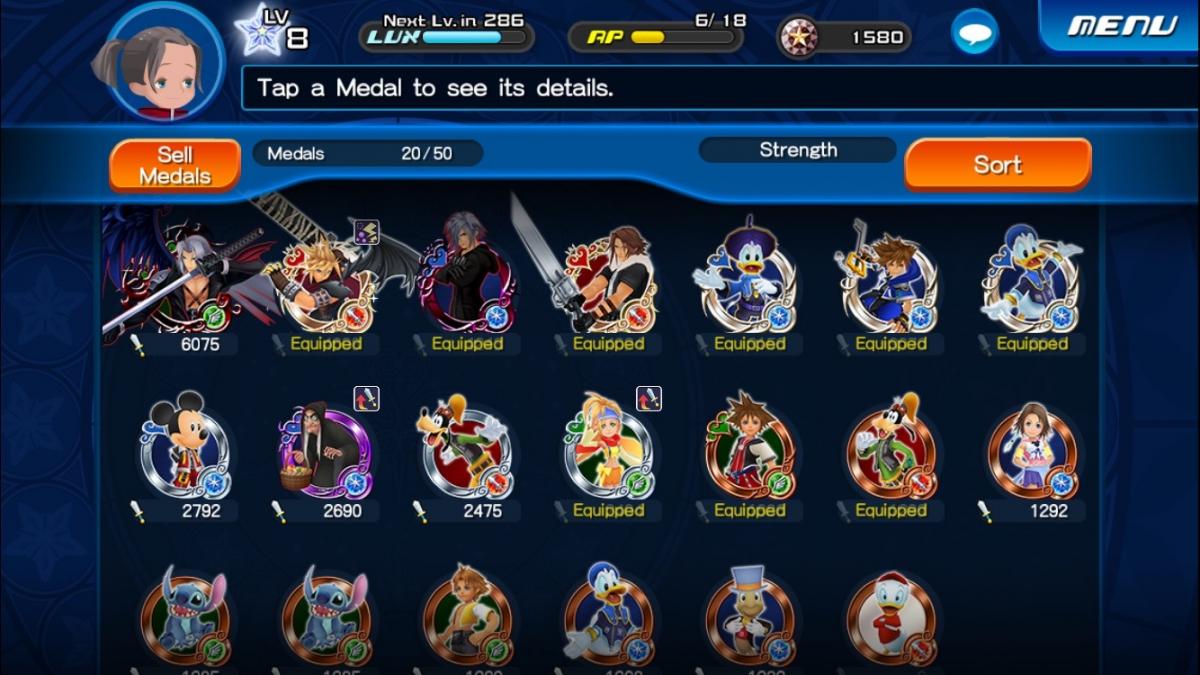
Task: Open the chat speech bubble
Action: pyautogui.click(x=973, y=35)
